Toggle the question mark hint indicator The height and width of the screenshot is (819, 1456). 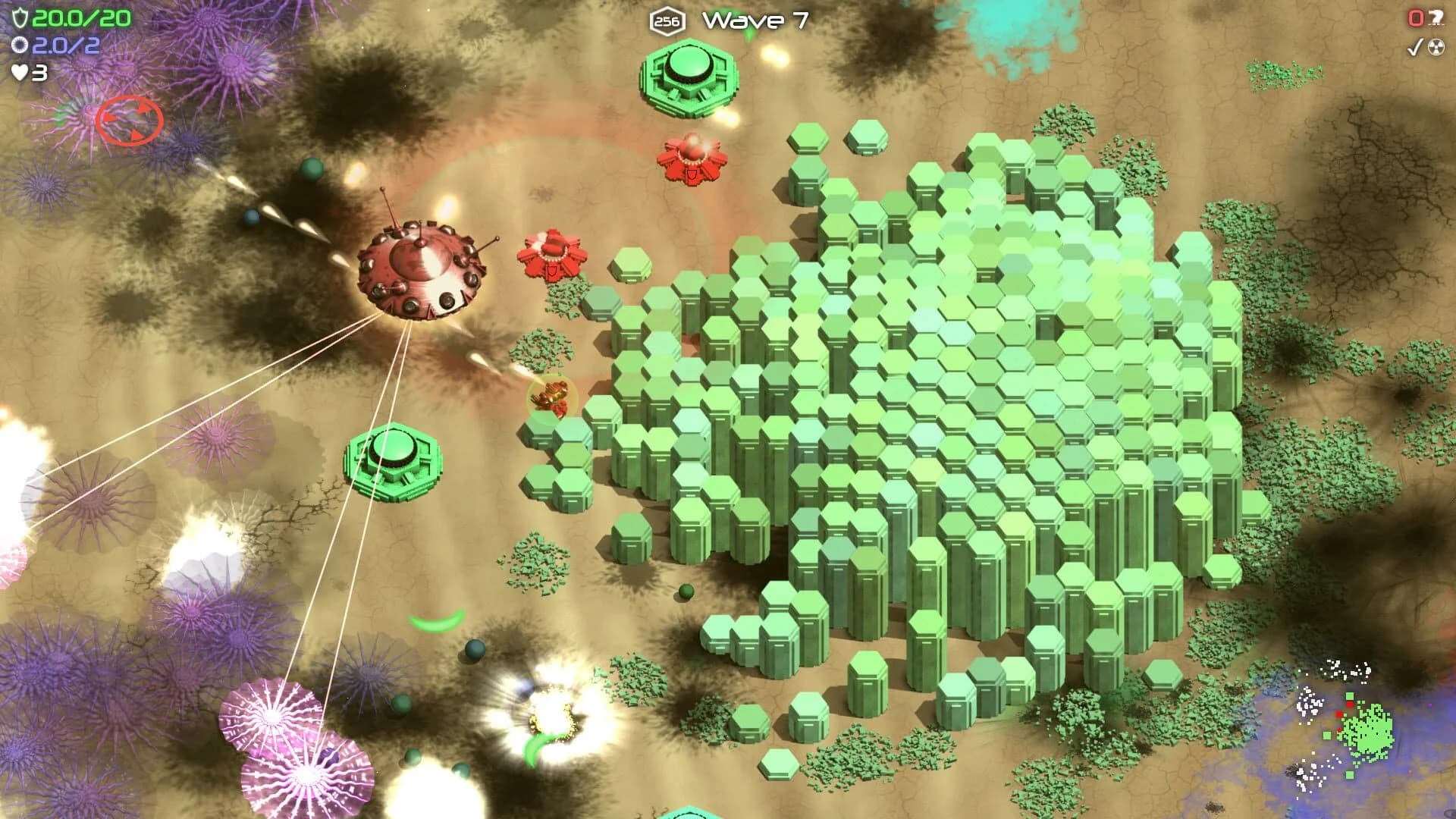[1436, 17]
